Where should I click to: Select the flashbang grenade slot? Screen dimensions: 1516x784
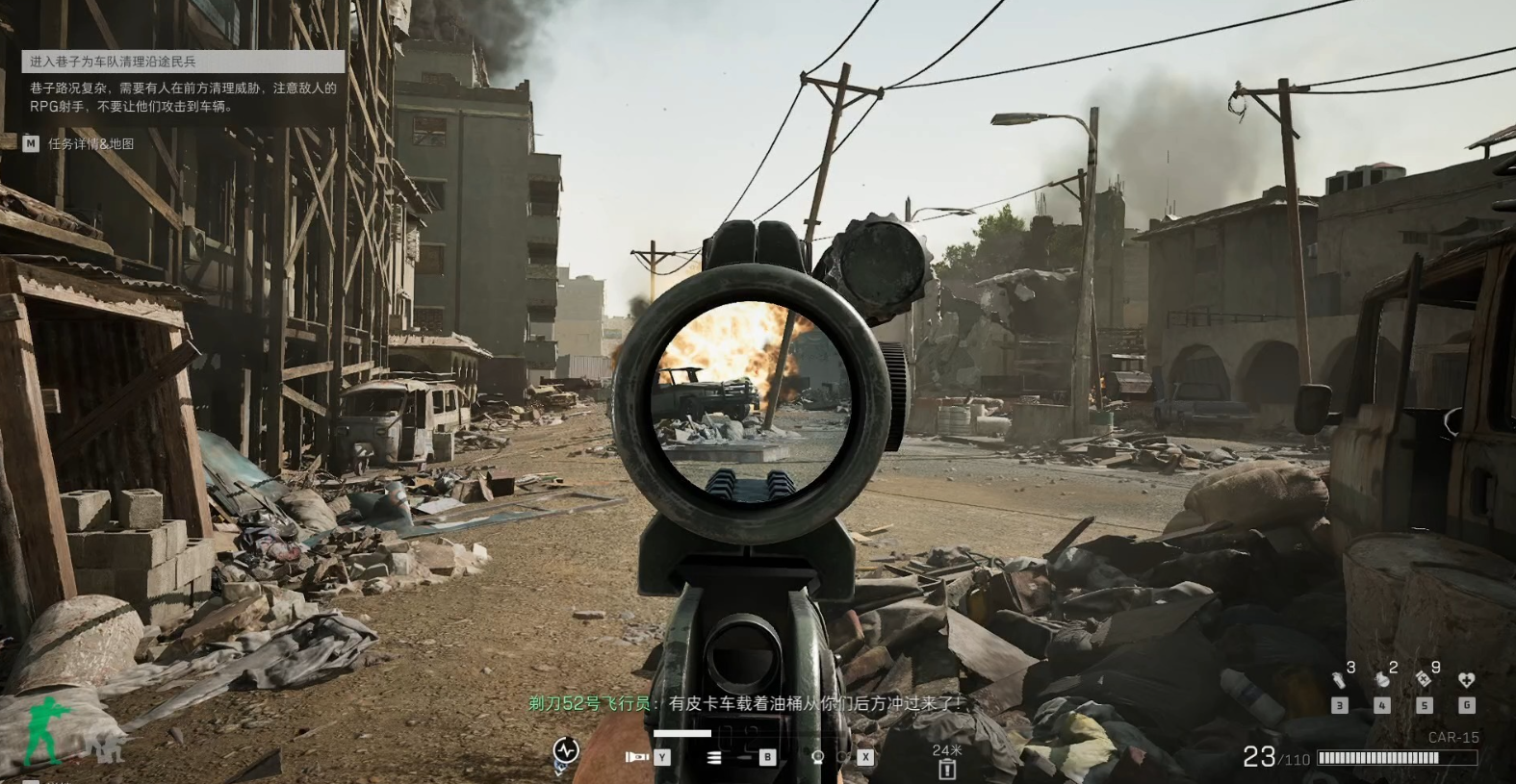coord(1339,679)
